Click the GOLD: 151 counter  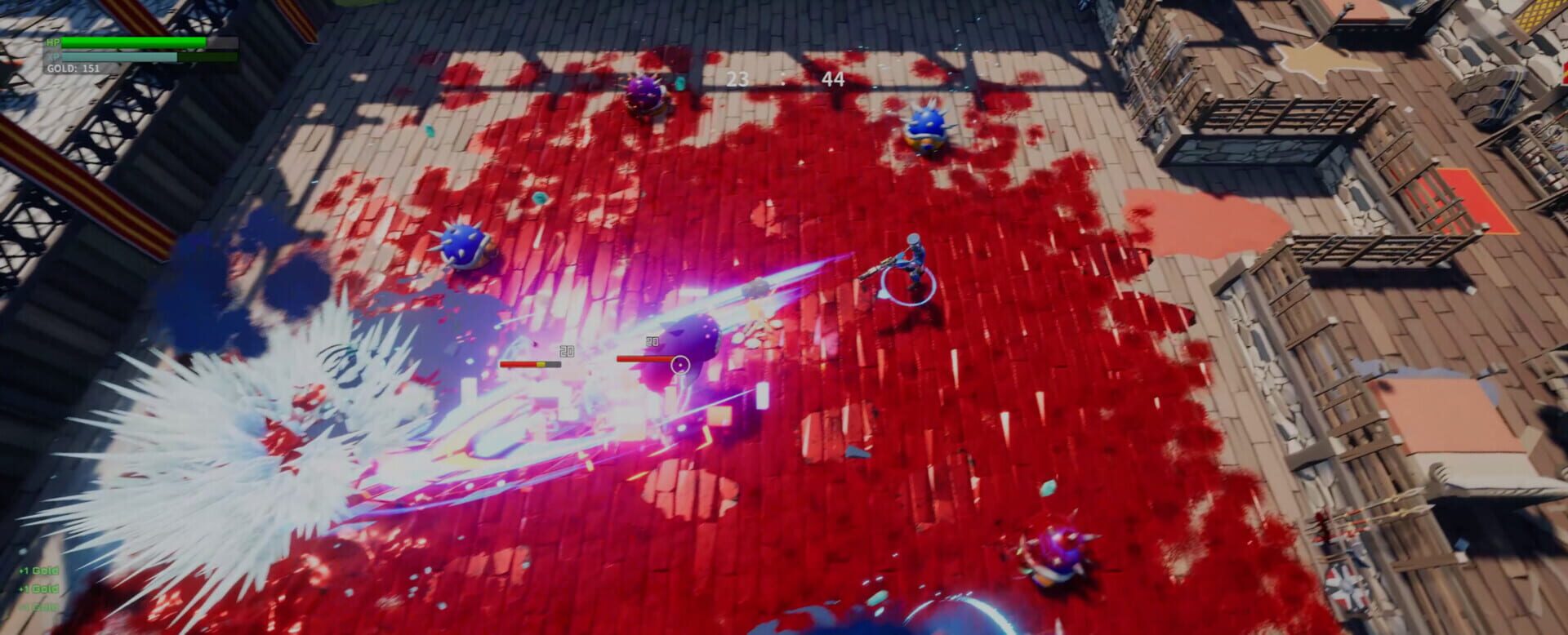[73, 69]
